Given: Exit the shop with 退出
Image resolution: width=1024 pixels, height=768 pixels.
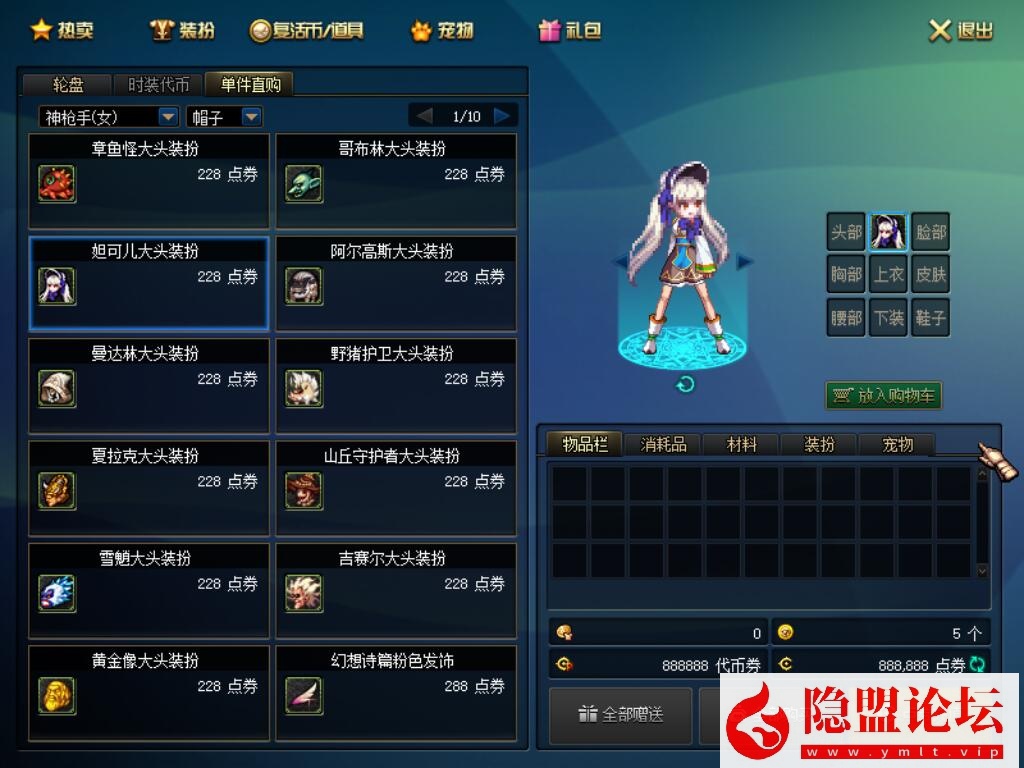Looking at the screenshot, I should pos(961,30).
